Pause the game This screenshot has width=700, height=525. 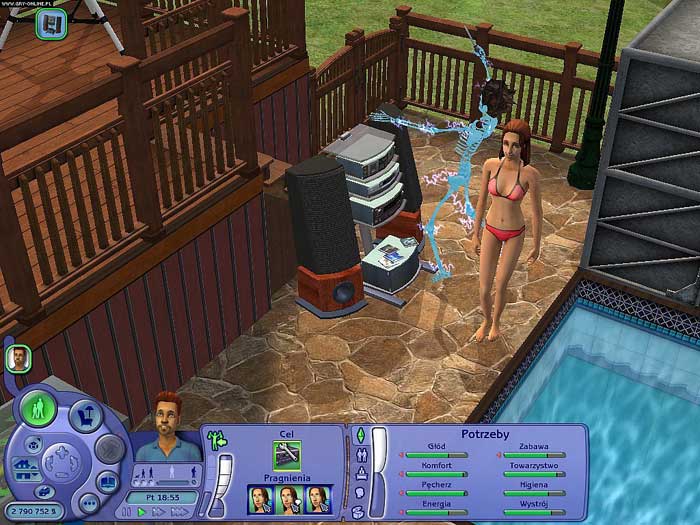pyautogui.click(x=127, y=511)
